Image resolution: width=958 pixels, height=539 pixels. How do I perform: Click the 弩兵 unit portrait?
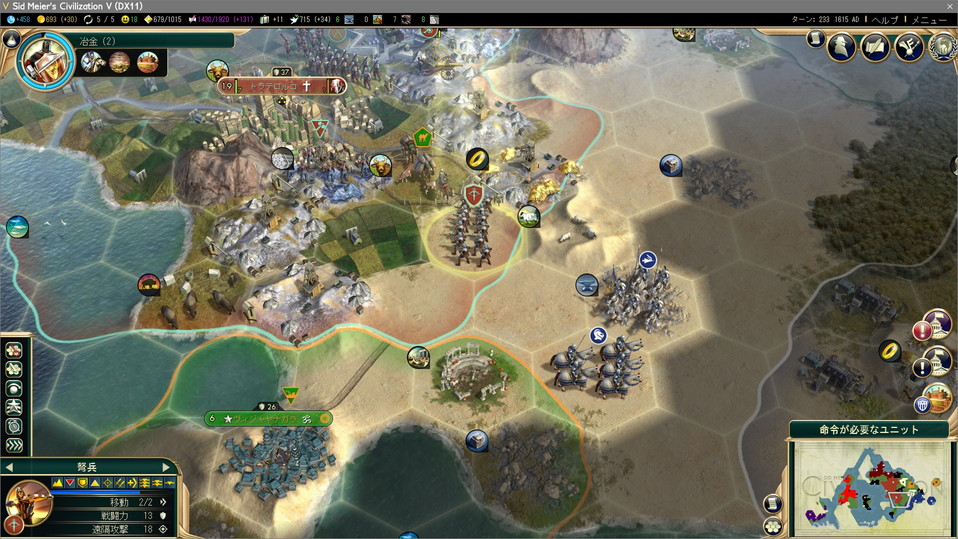tap(27, 501)
